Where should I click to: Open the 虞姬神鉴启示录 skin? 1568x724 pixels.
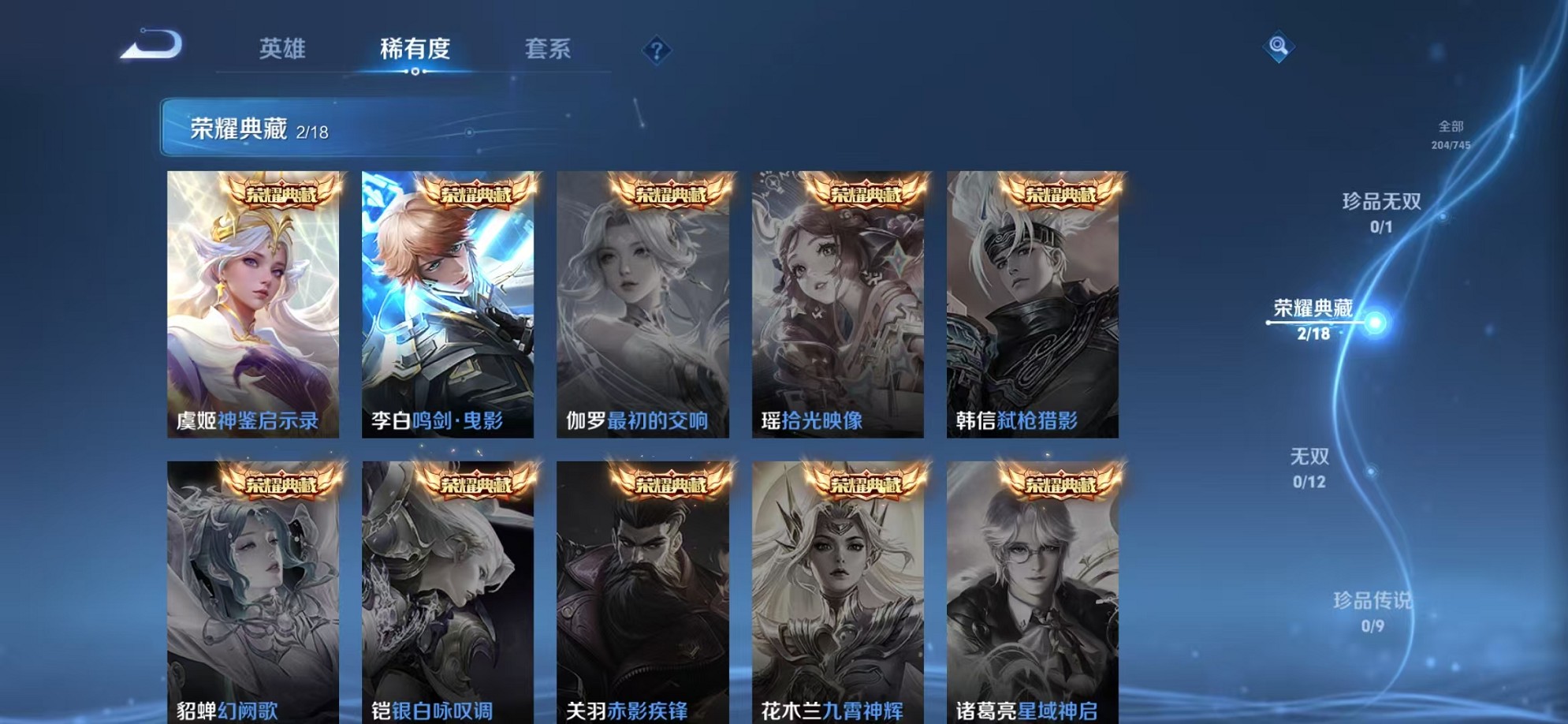252,308
